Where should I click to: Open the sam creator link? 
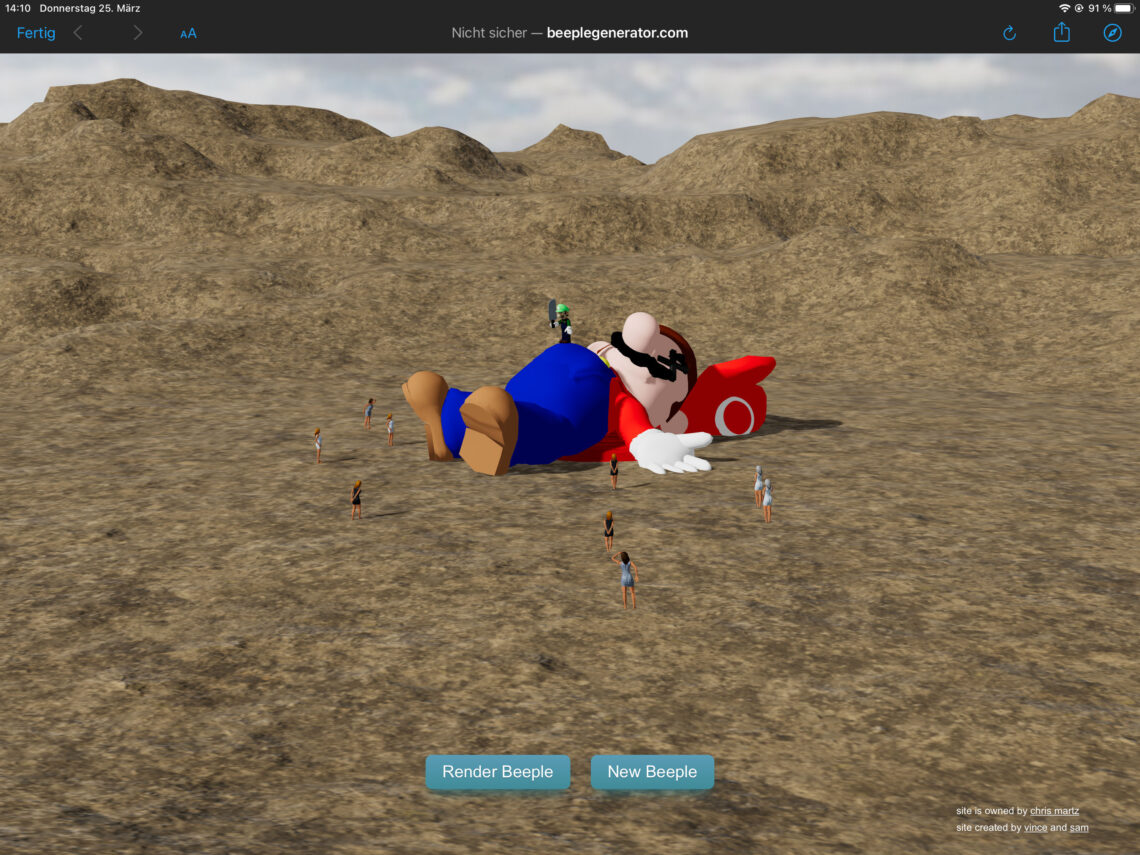(x=1079, y=828)
